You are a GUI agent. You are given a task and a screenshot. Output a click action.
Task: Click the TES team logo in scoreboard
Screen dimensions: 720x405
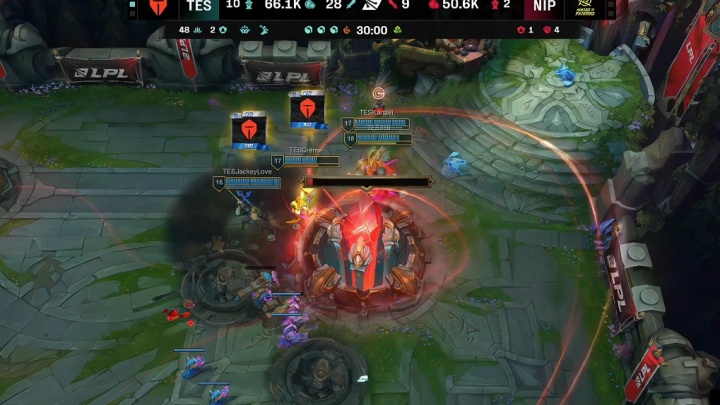(x=158, y=6)
